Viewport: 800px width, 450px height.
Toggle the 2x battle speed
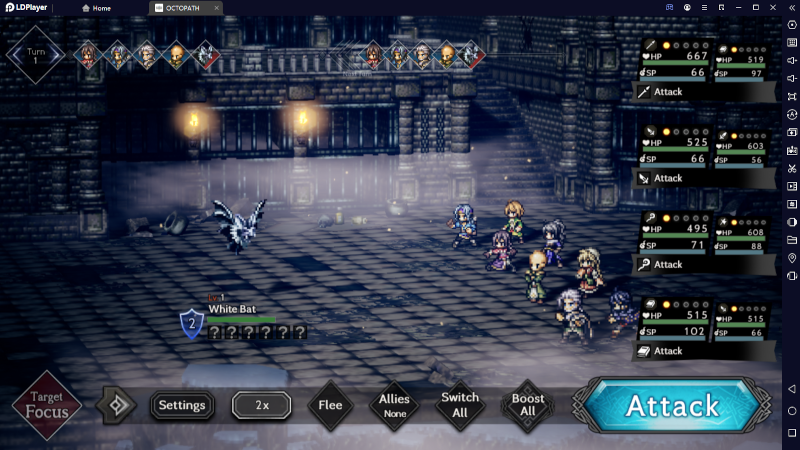coord(262,405)
